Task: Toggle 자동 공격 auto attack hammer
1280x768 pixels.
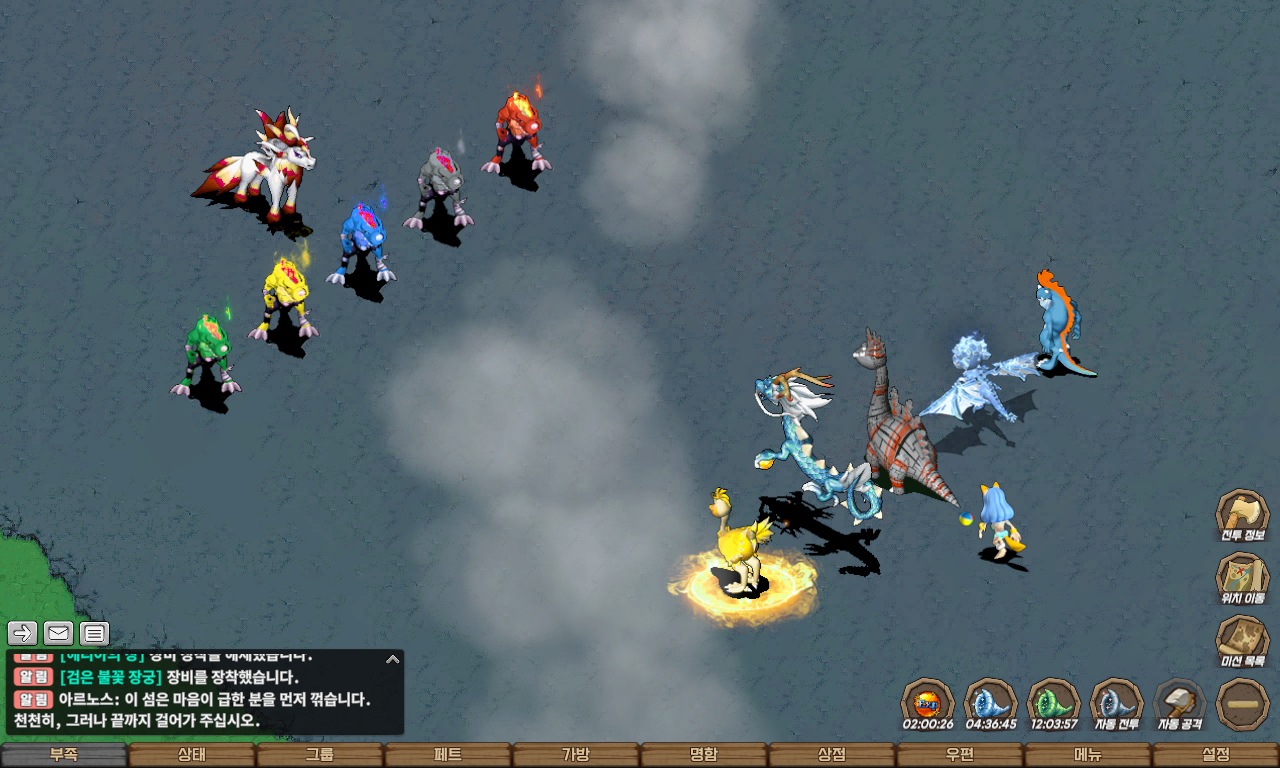Action: [x=1180, y=704]
